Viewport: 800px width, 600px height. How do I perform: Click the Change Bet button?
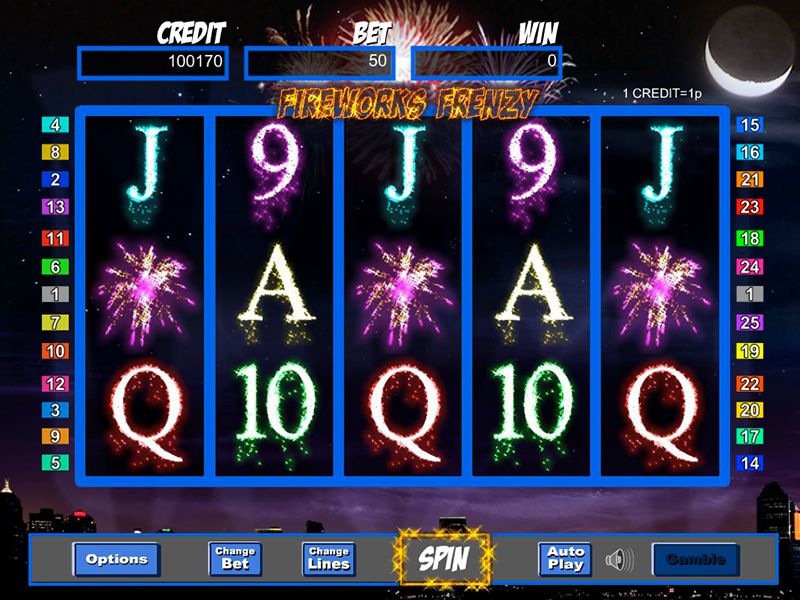[235, 559]
